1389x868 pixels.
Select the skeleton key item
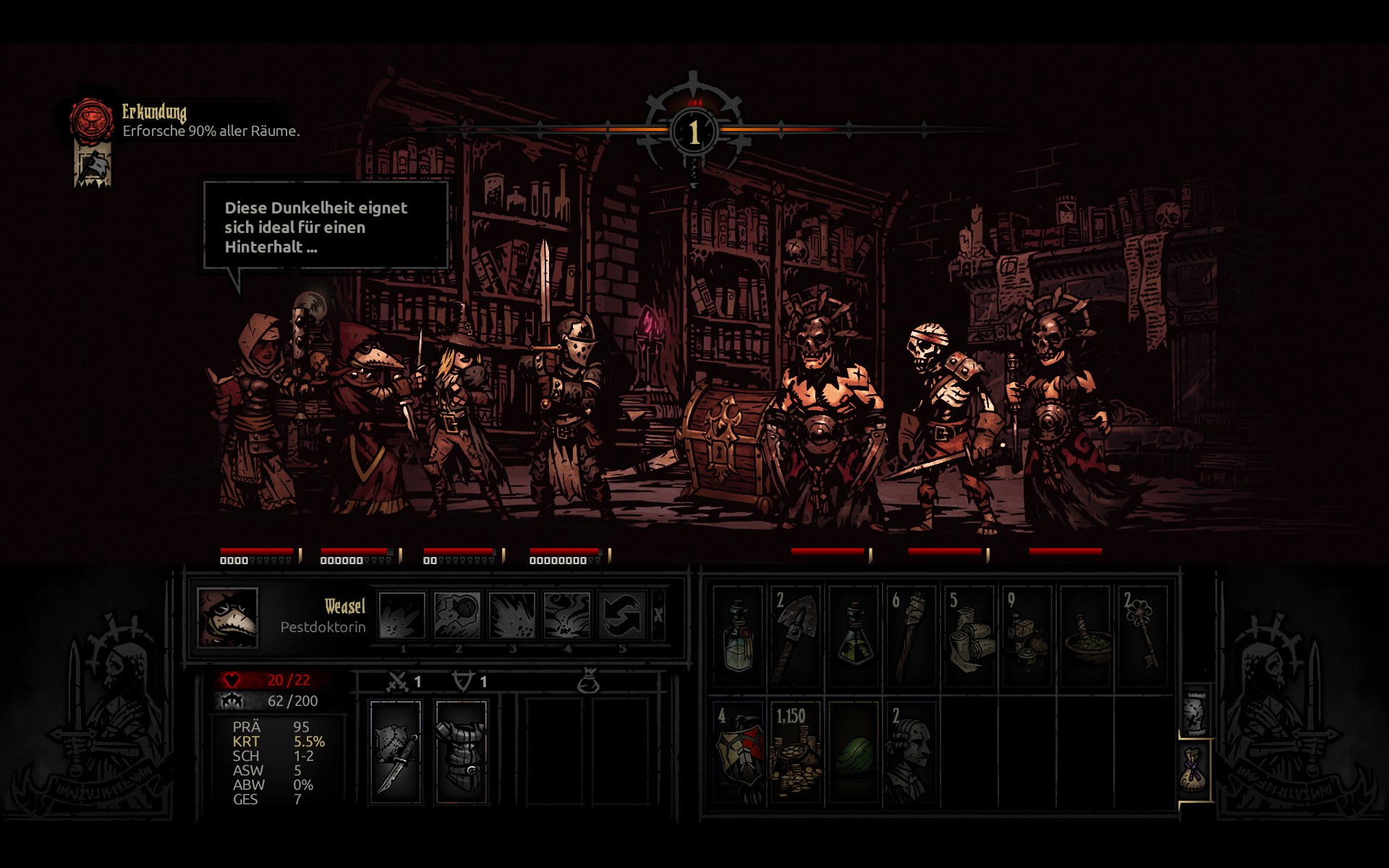tap(1142, 637)
